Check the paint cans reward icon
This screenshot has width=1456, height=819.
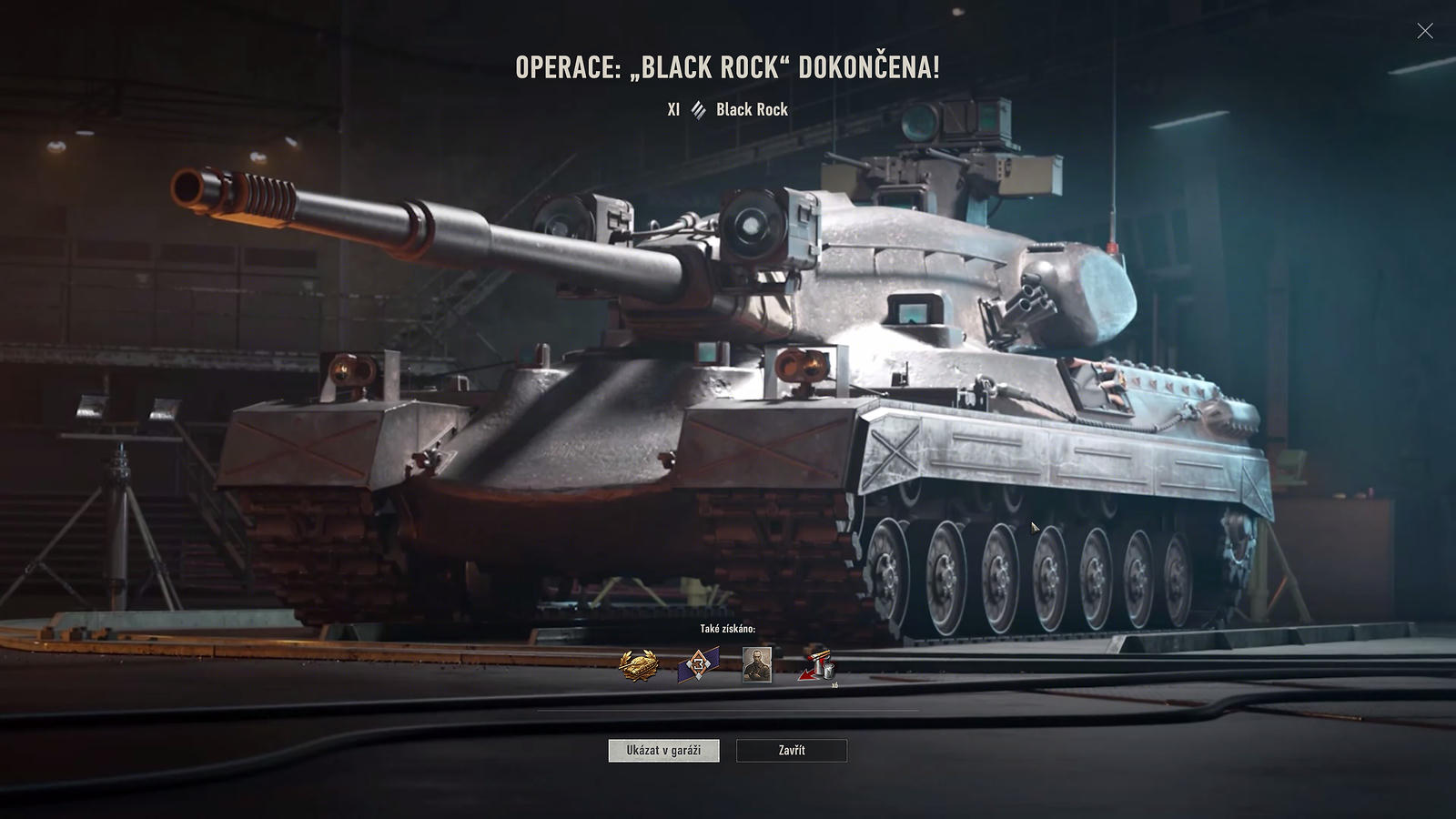(816, 666)
